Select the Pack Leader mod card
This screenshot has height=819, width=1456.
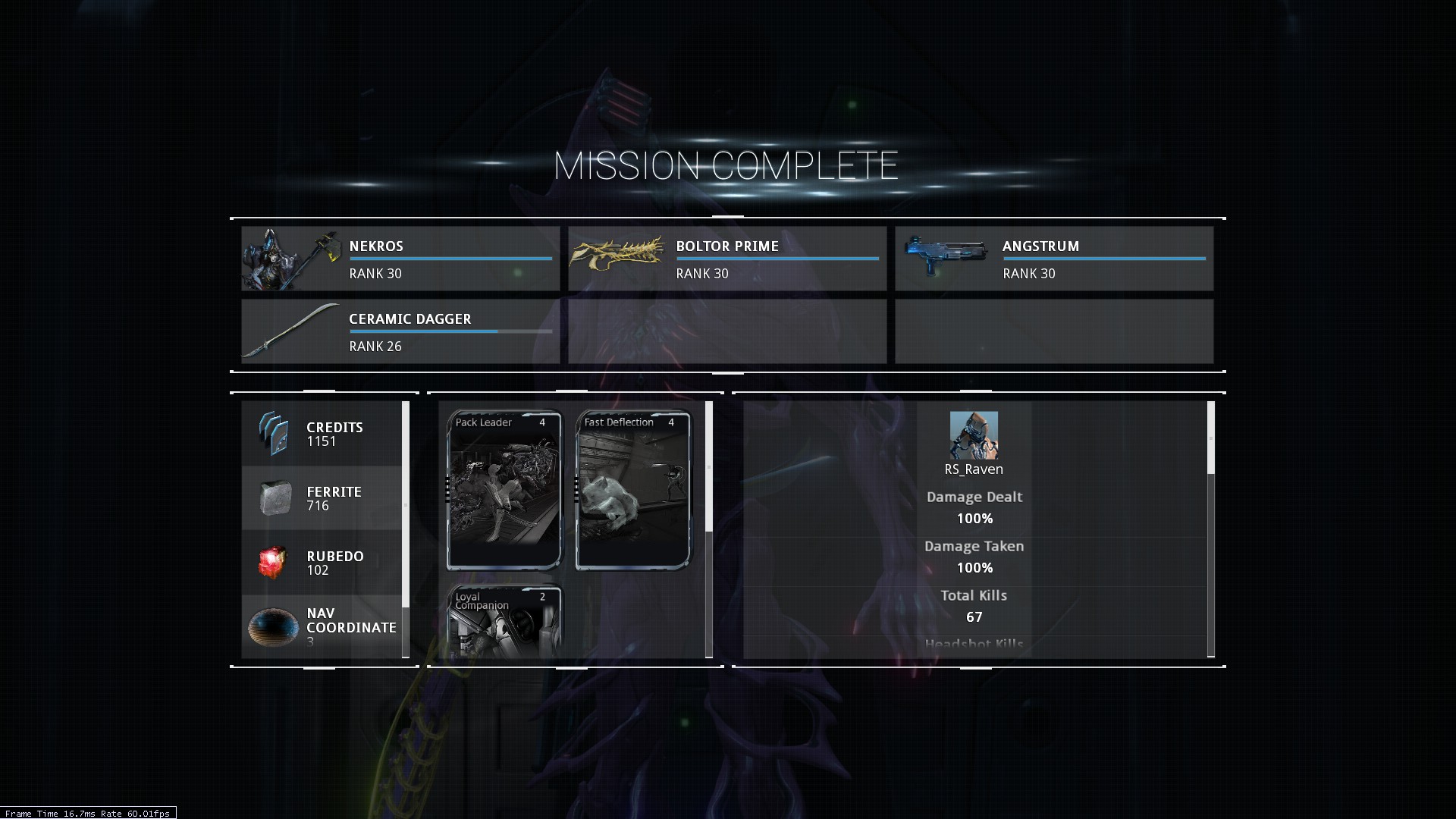tap(504, 490)
